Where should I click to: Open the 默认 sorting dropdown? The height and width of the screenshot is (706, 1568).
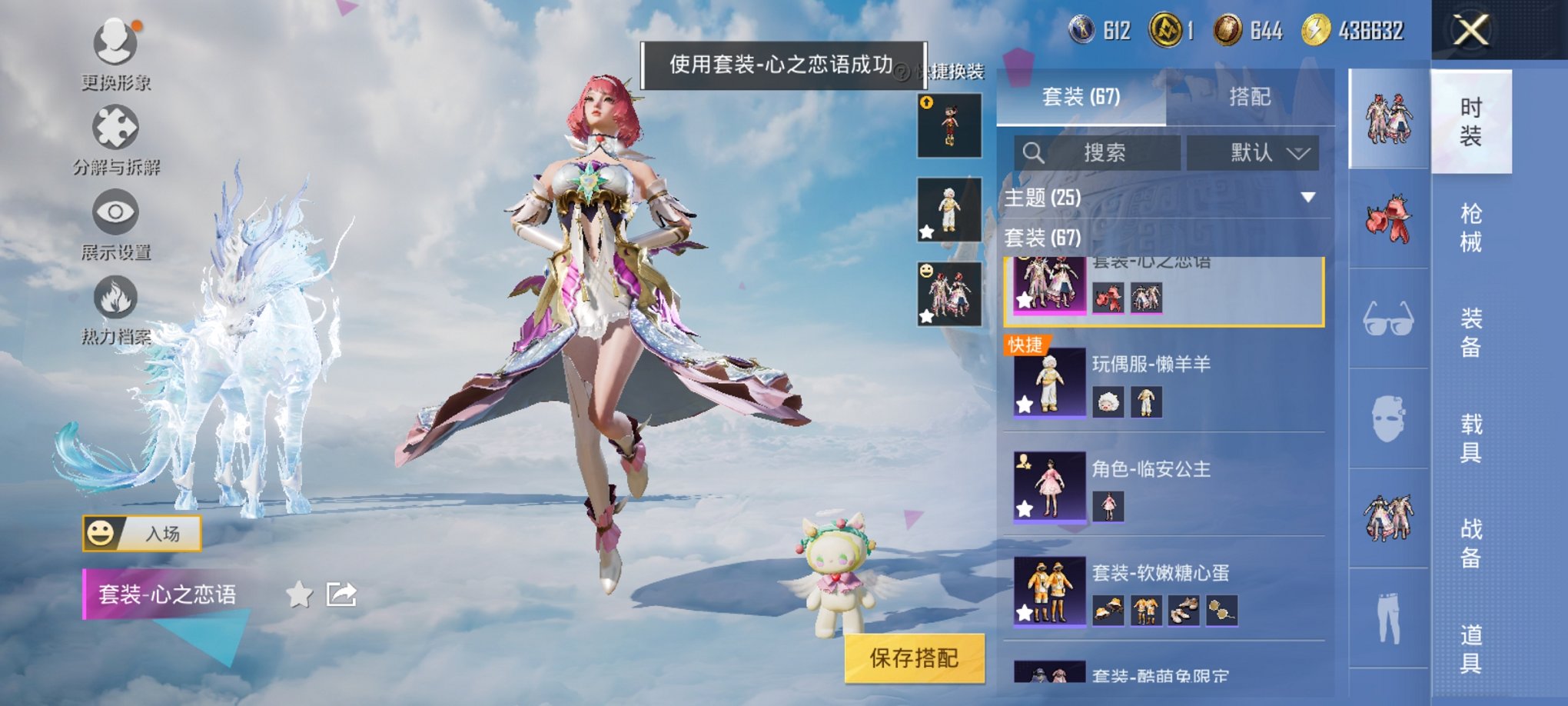1253,153
